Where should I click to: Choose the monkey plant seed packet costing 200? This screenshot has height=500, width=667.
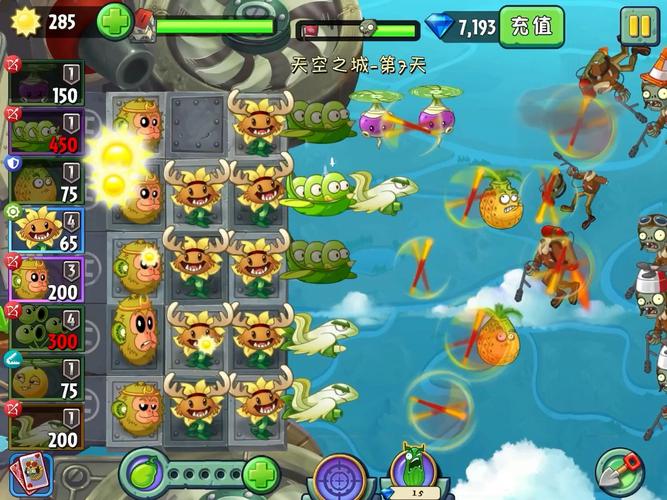(47, 278)
